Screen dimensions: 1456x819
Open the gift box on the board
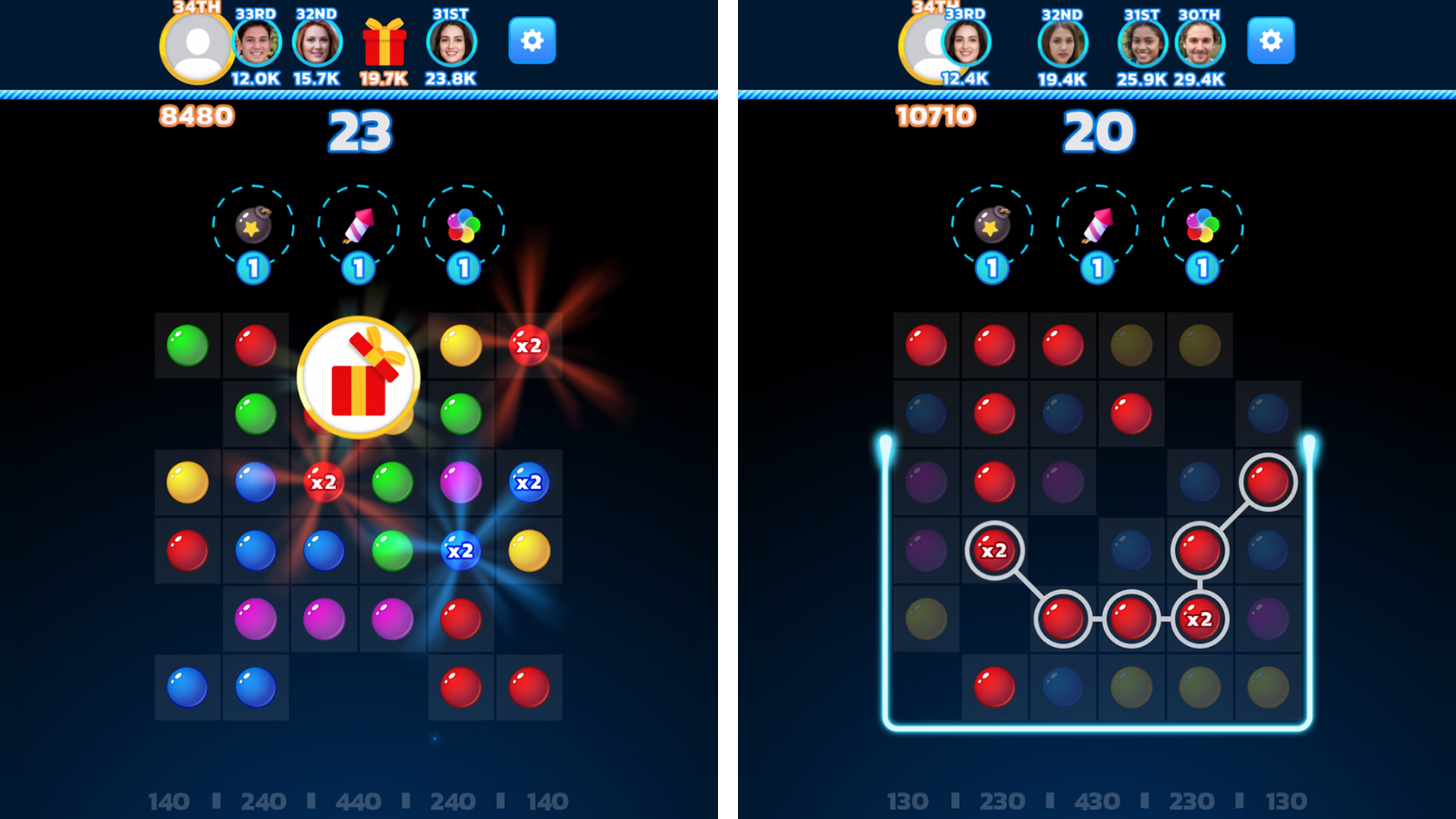[x=358, y=375]
